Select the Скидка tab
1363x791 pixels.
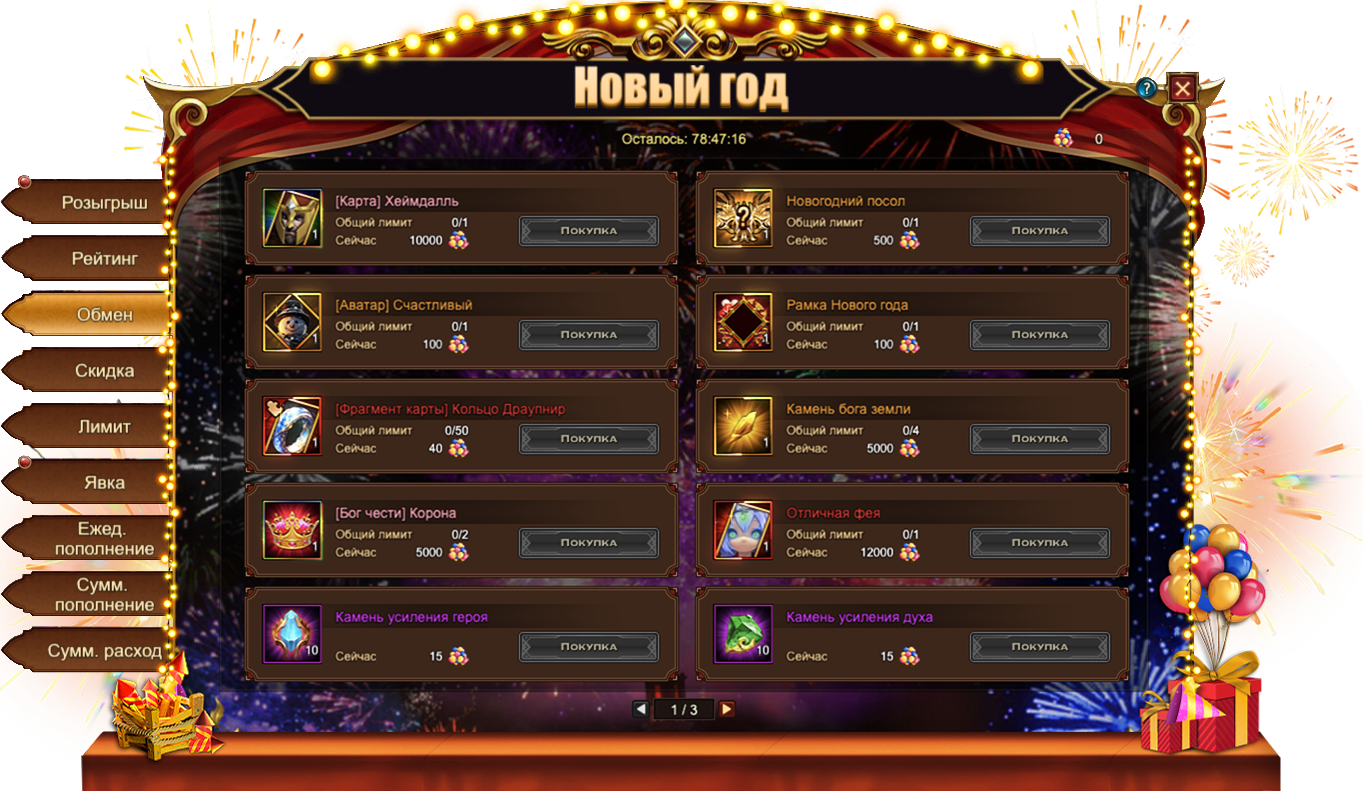coord(104,371)
